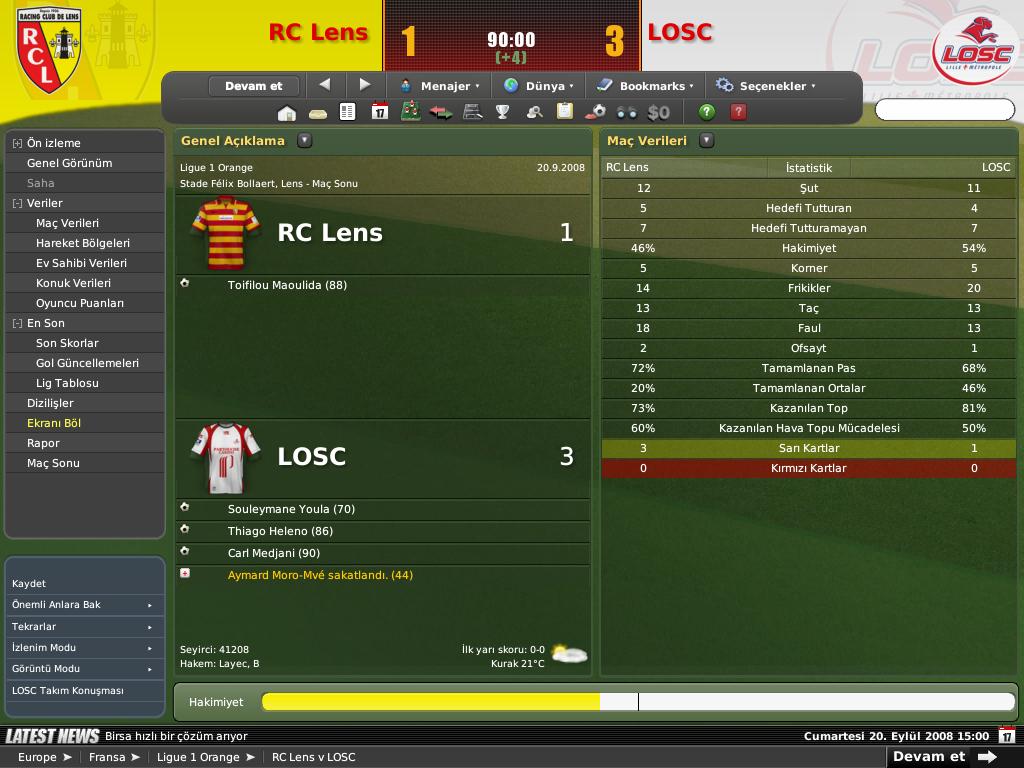Open LOSC Takım Konuşması team talk
The width and height of the screenshot is (1024, 768).
(67, 690)
